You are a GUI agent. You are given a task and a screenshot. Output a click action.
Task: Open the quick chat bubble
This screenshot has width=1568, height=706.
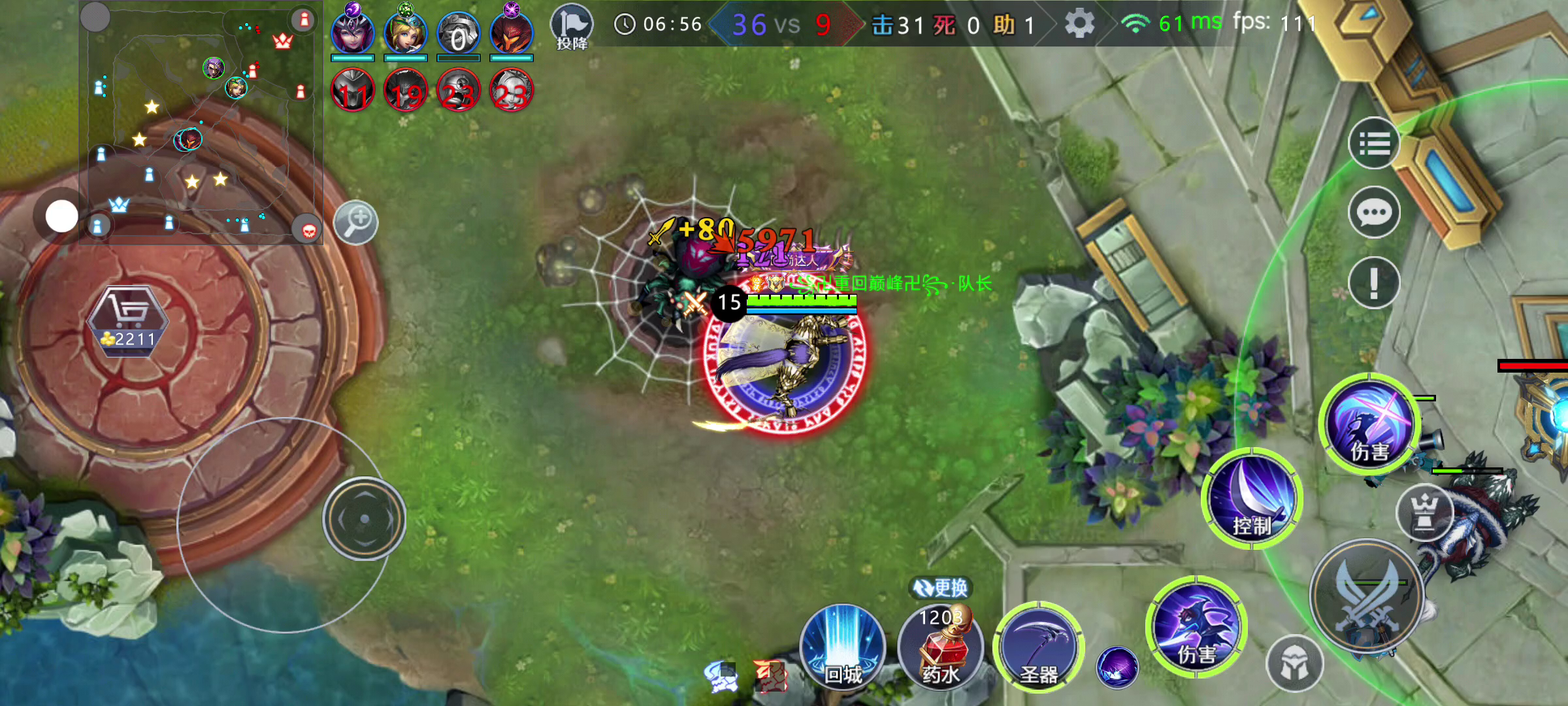[1374, 212]
